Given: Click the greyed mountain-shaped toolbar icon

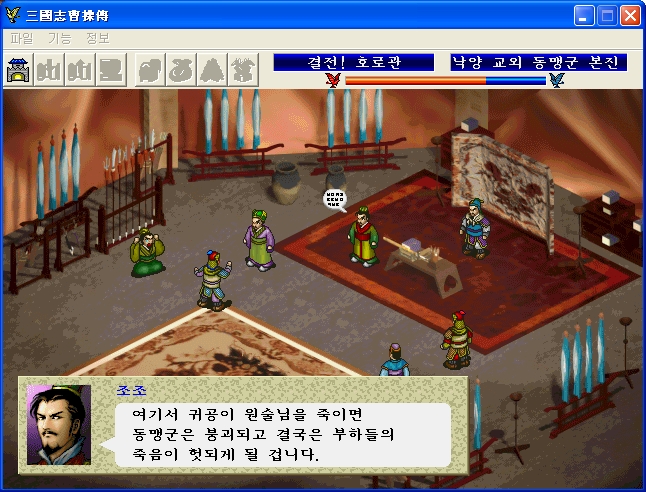Looking at the screenshot, I should coord(212,70).
